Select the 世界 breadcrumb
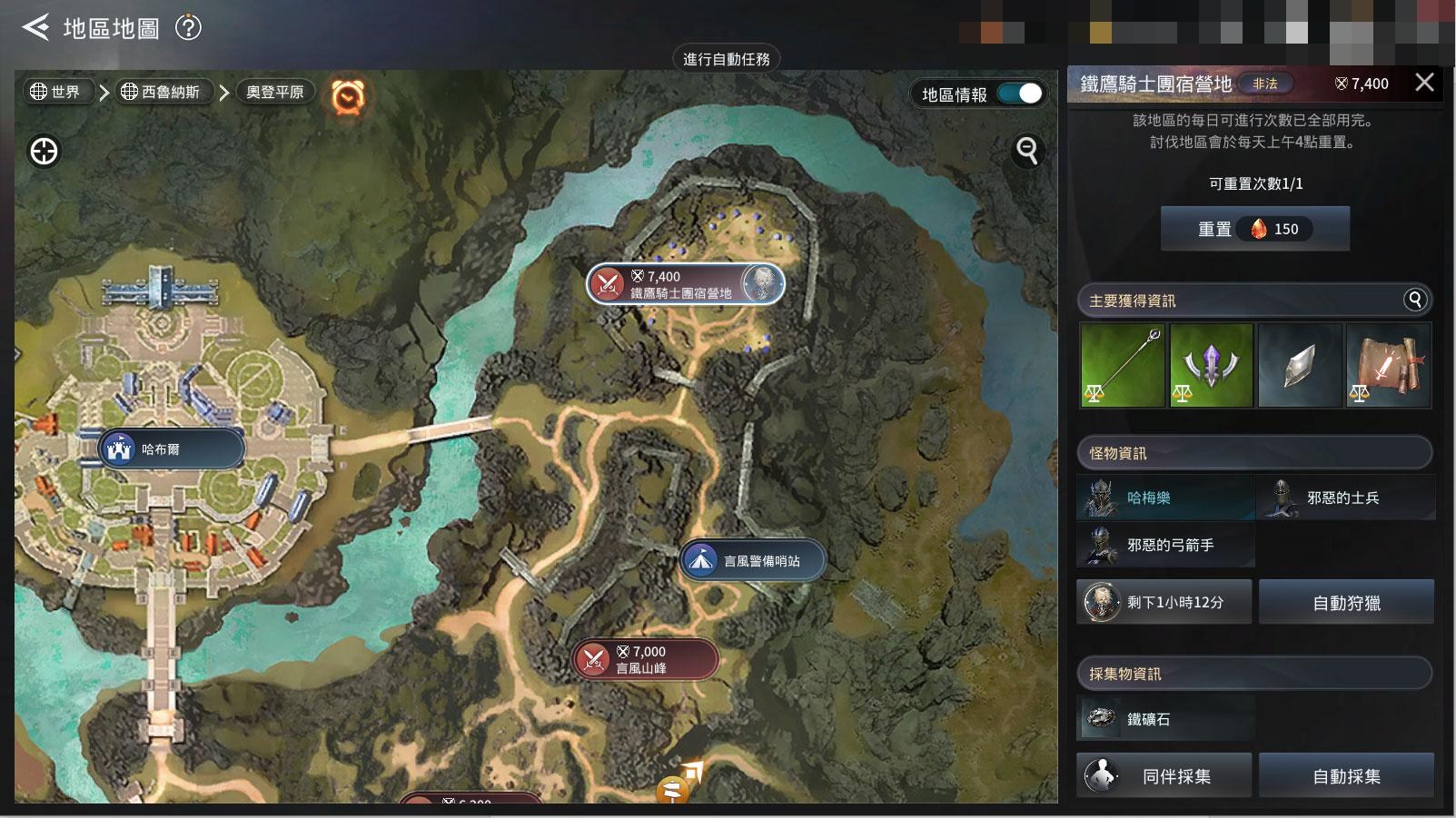This screenshot has width=1456, height=818. coord(55,92)
